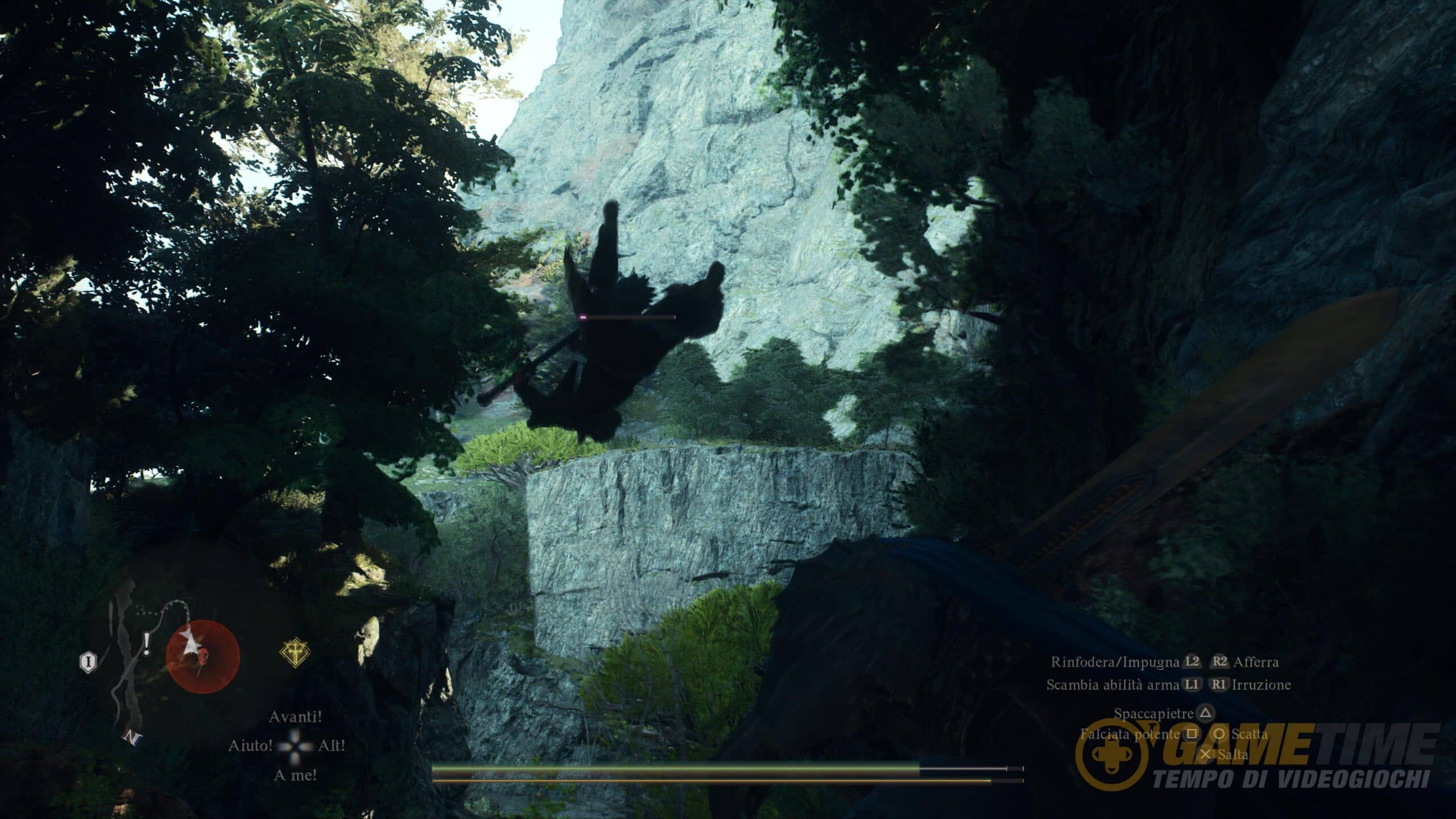Select the exclamation mark quest marker
The width and height of the screenshot is (1456, 819).
point(147,646)
